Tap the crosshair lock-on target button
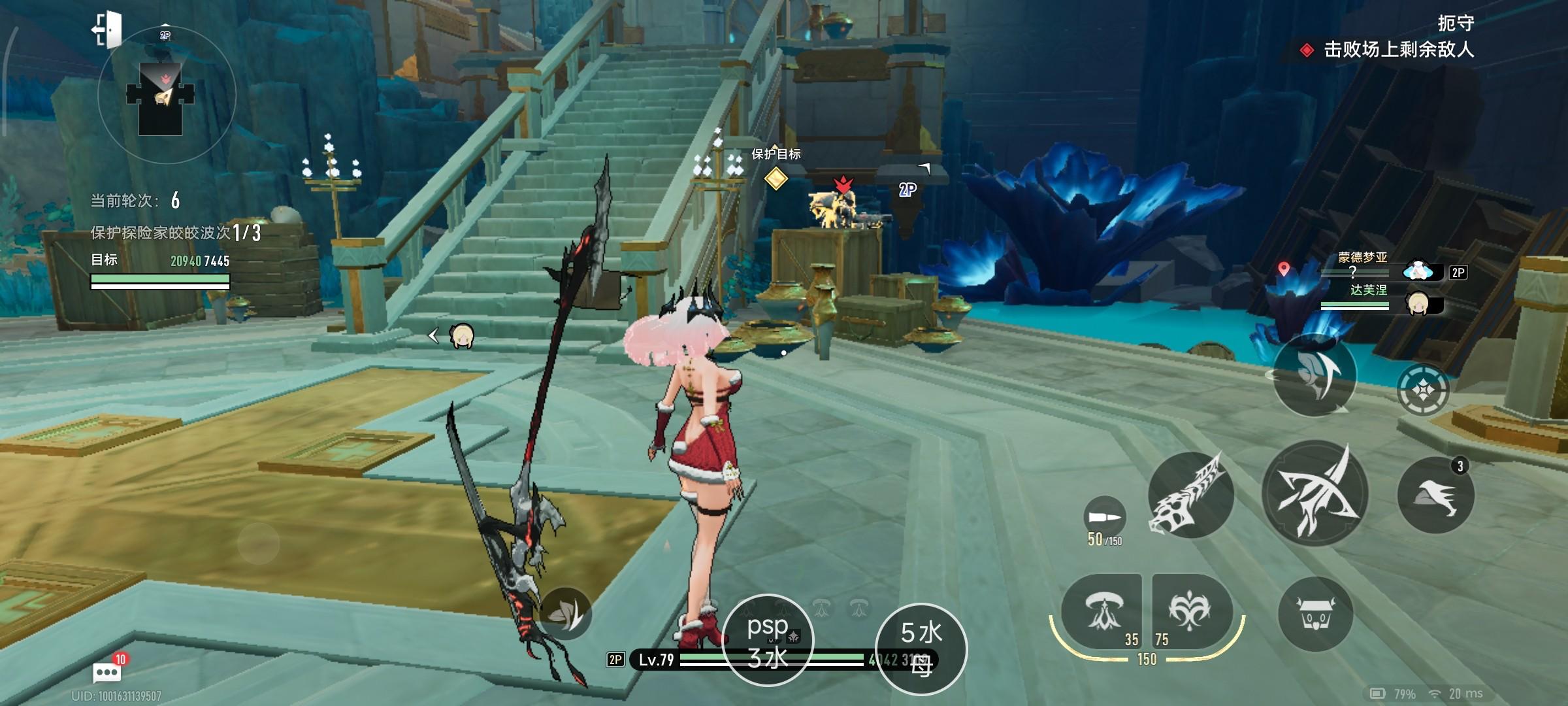 point(1422,390)
